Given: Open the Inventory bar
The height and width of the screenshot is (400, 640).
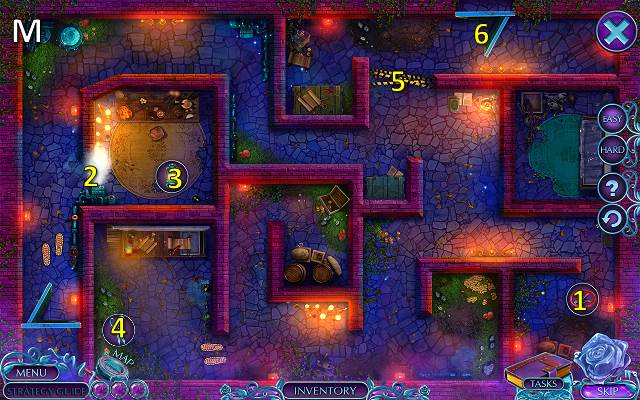Looking at the screenshot, I should pyautogui.click(x=324, y=390).
